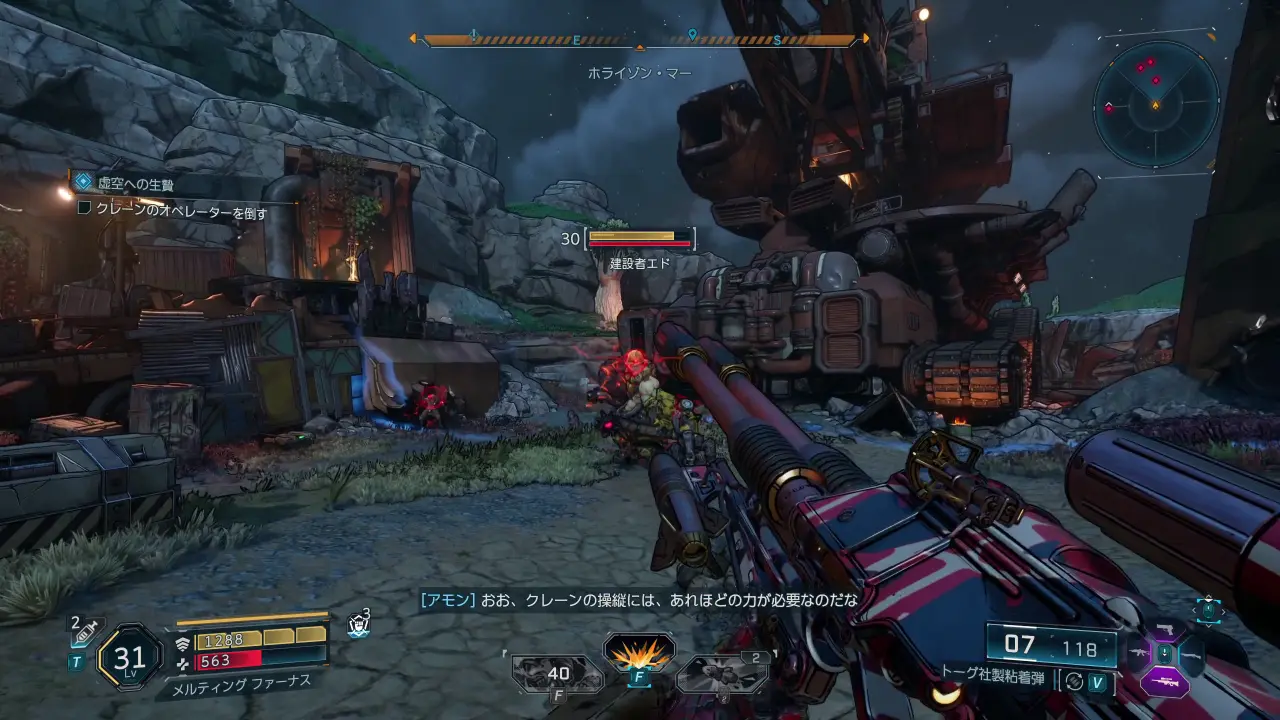Toggle the トーグ社製粘着弾 fire mode swap icon
Image resolution: width=1280 pixels, height=720 pixels.
click(1074, 681)
